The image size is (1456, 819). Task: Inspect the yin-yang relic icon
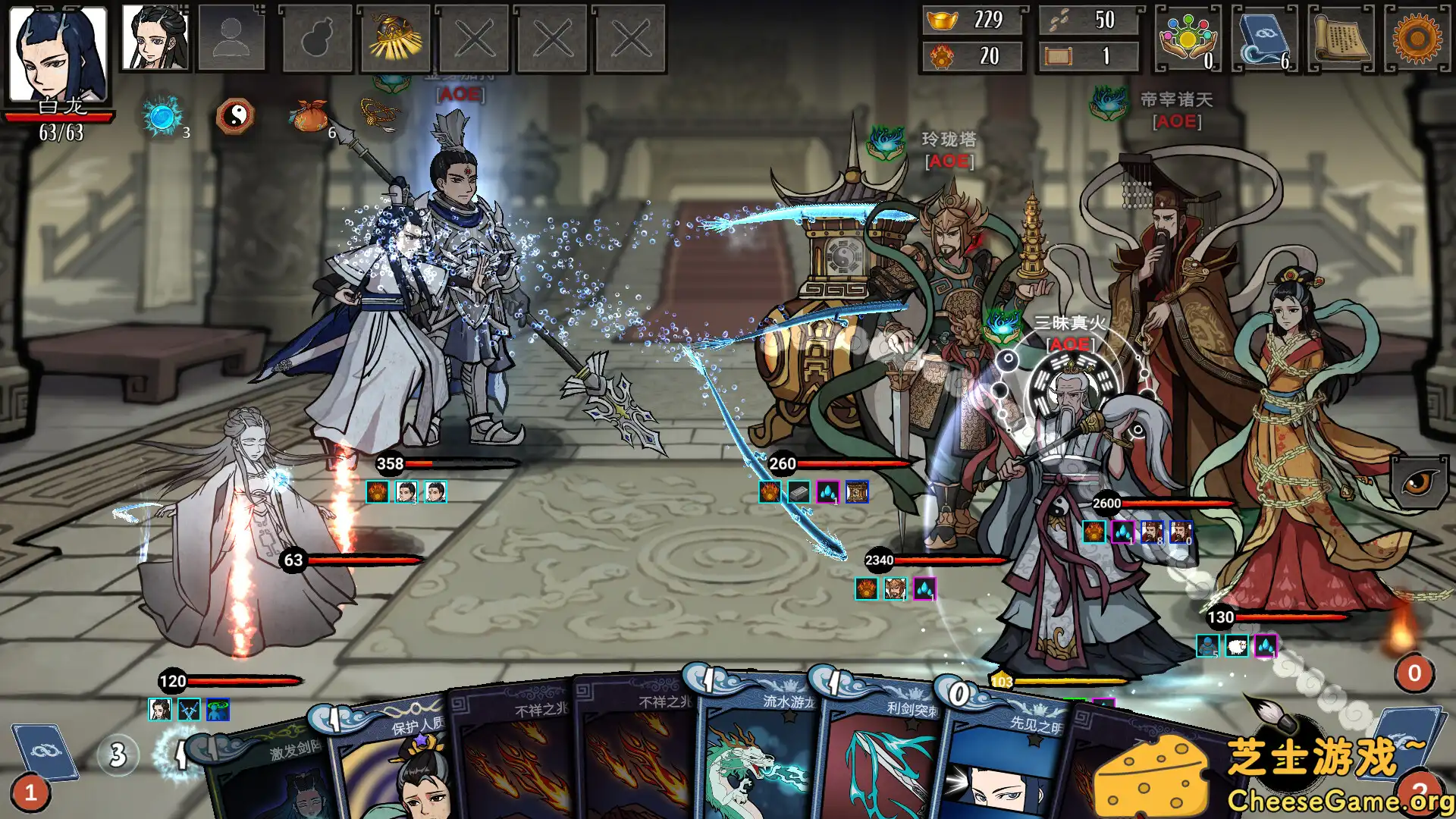235,116
